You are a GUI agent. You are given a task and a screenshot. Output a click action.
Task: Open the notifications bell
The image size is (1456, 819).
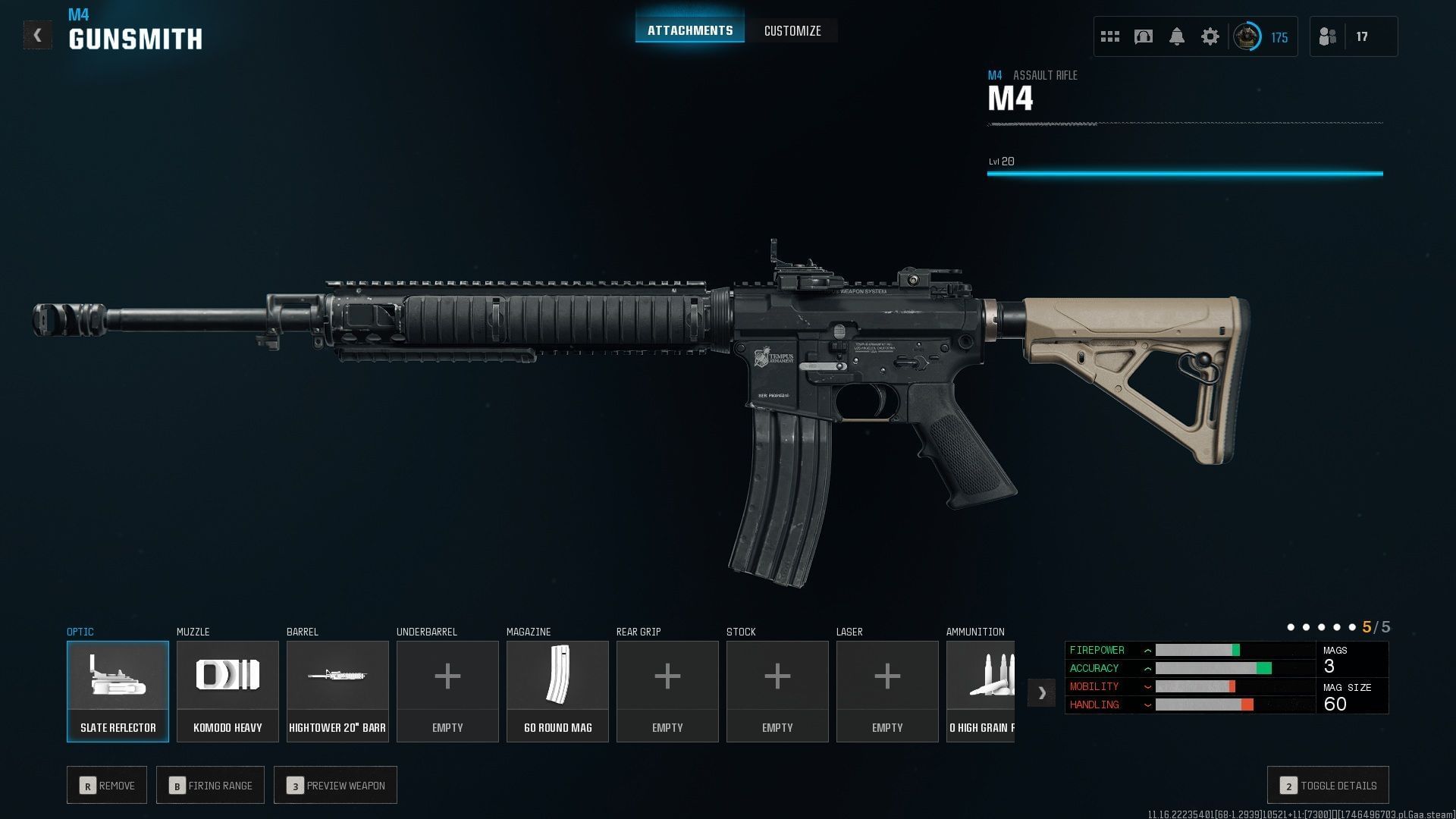pos(1176,36)
